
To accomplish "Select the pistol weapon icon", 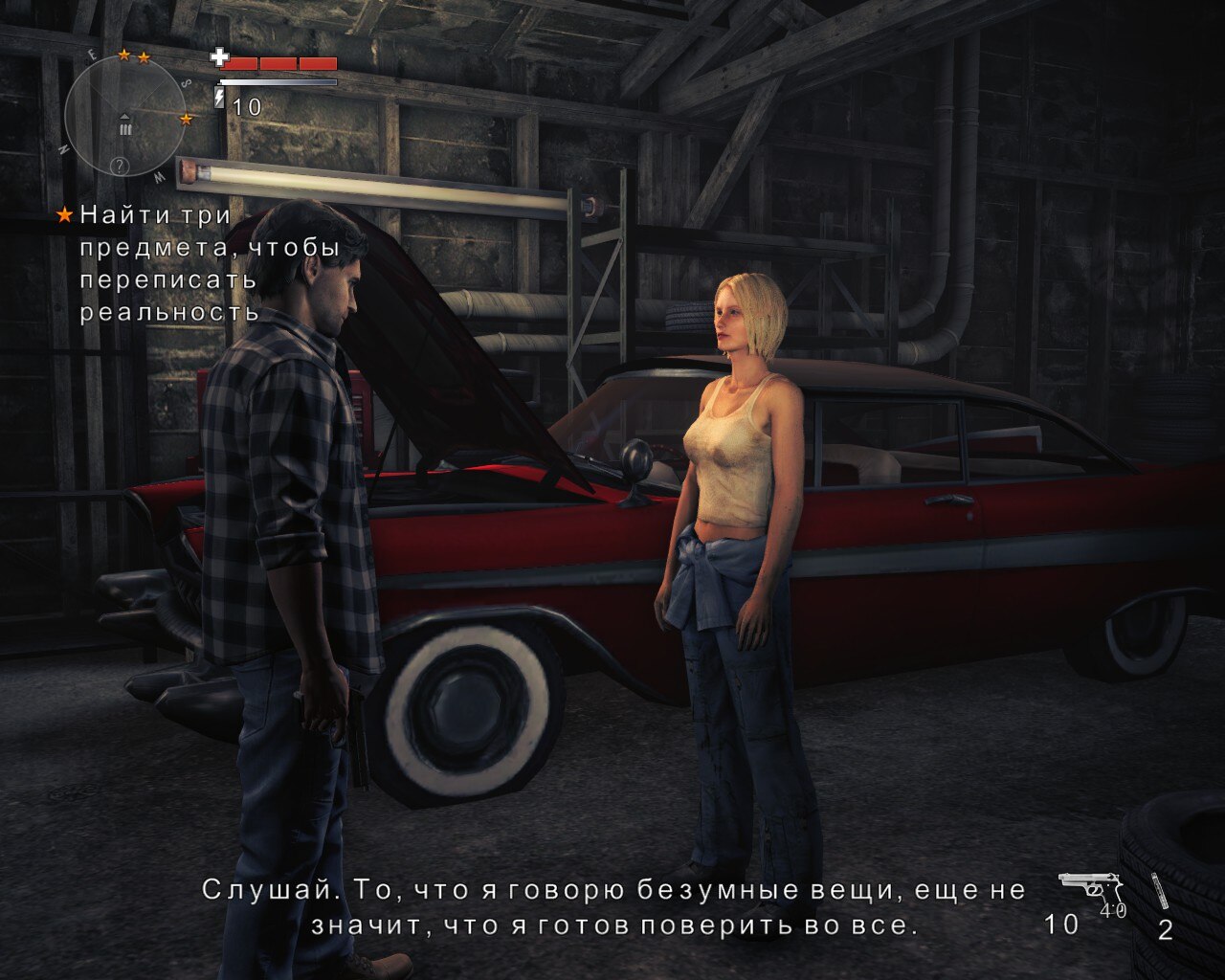I will coord(1088,885).
